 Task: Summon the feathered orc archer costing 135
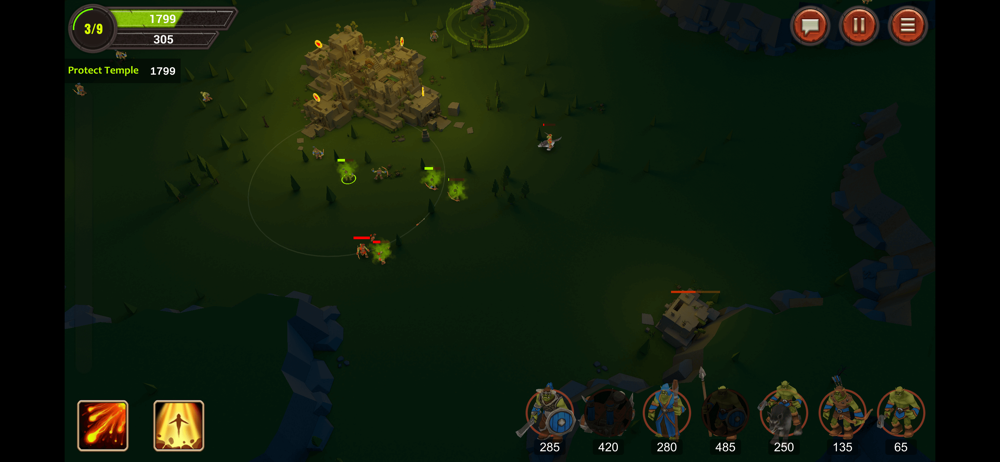pos(842,412)
